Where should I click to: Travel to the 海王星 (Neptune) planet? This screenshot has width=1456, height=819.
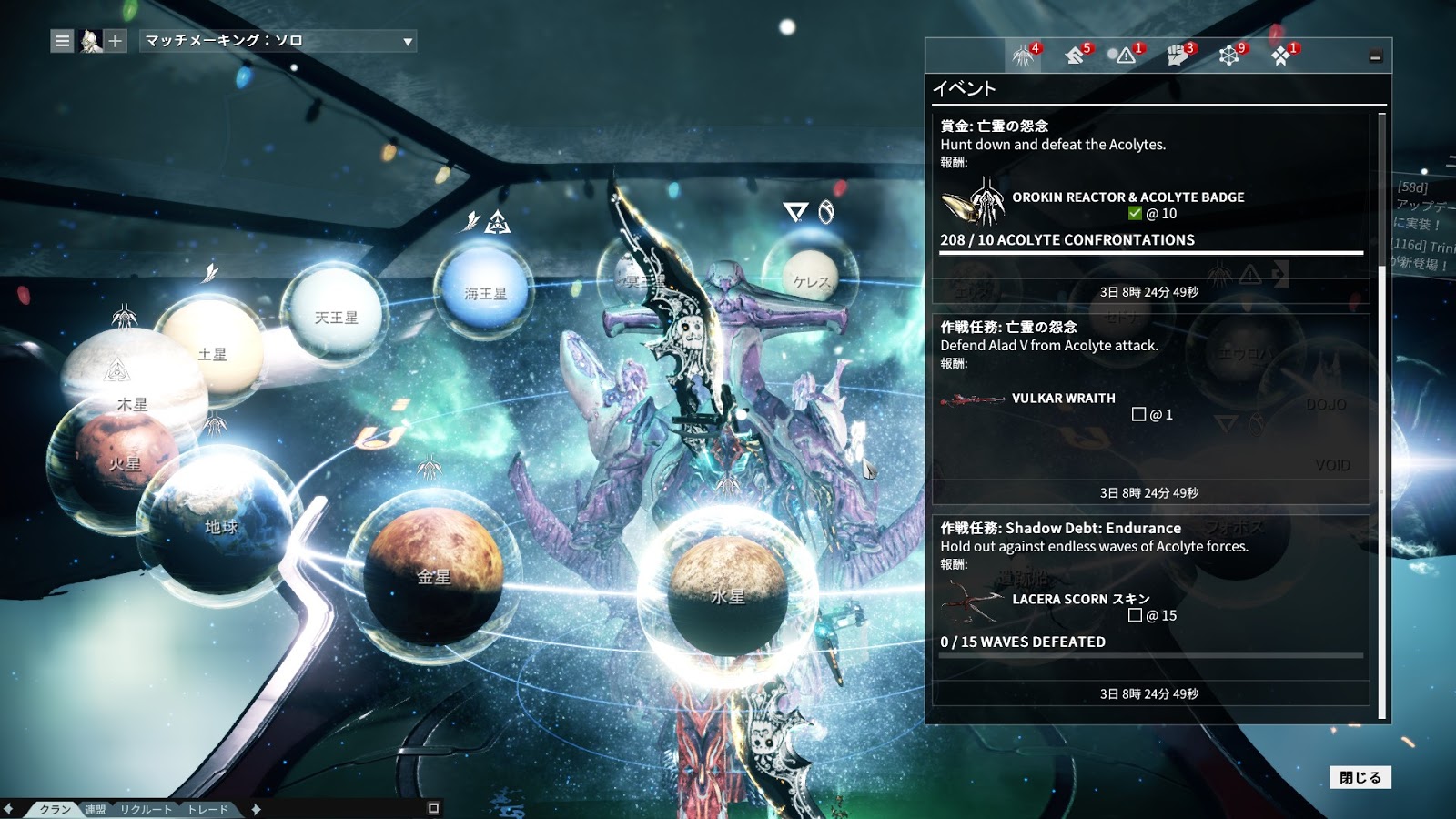click(x=485, y=293)
